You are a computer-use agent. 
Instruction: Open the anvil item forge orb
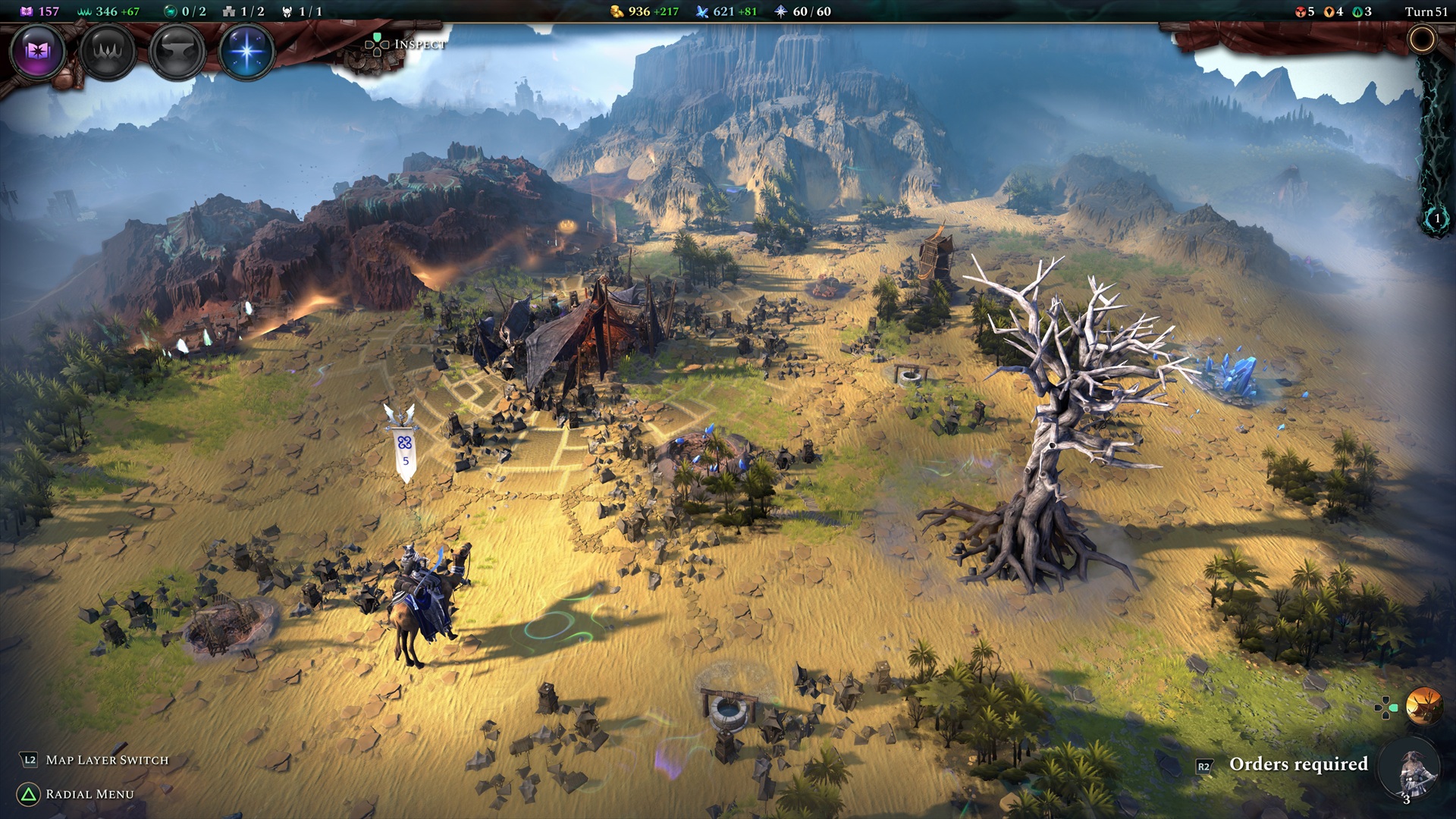[177, 52]
